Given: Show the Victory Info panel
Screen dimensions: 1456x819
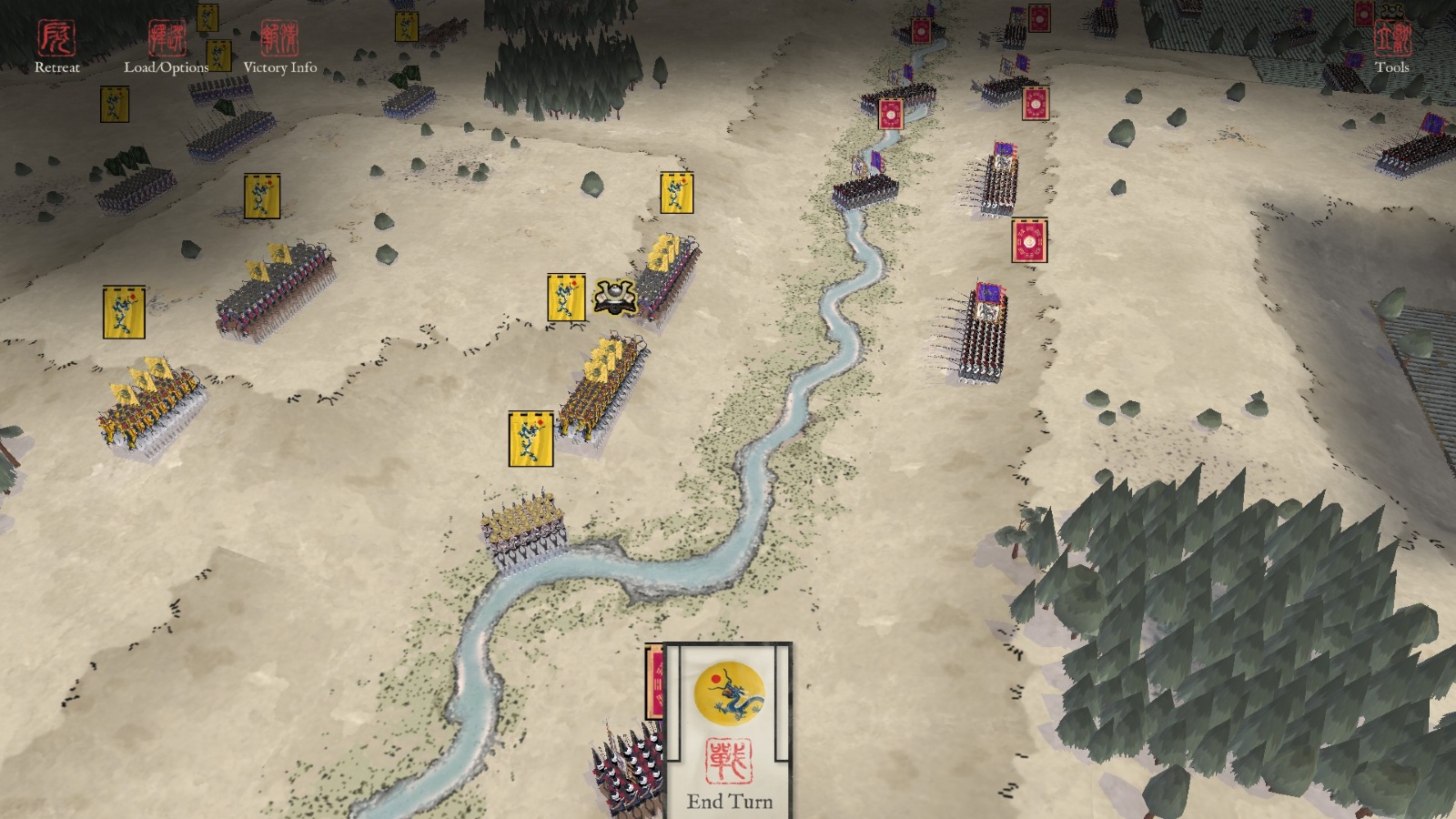Looking at the screenshot, I should tap(279, 45).
